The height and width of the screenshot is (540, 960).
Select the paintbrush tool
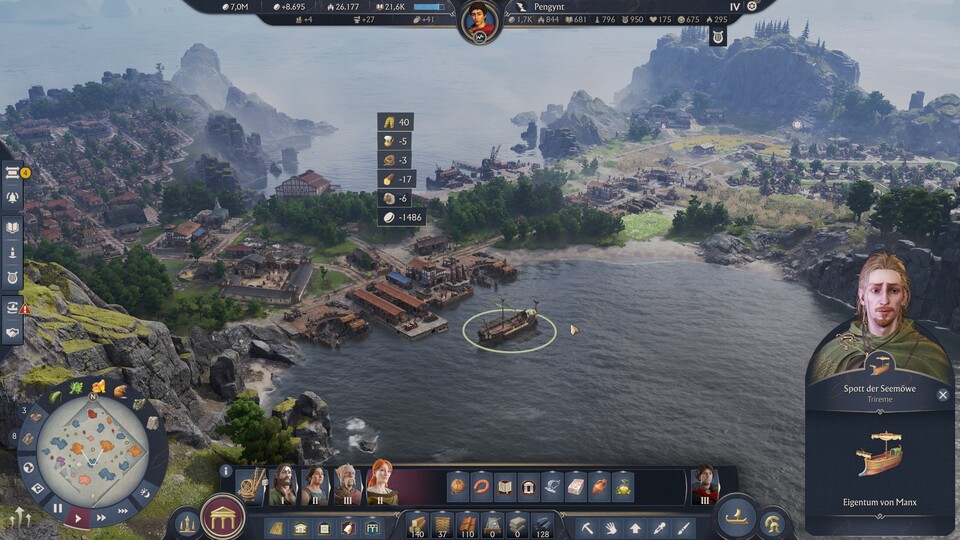pos(683,527)
